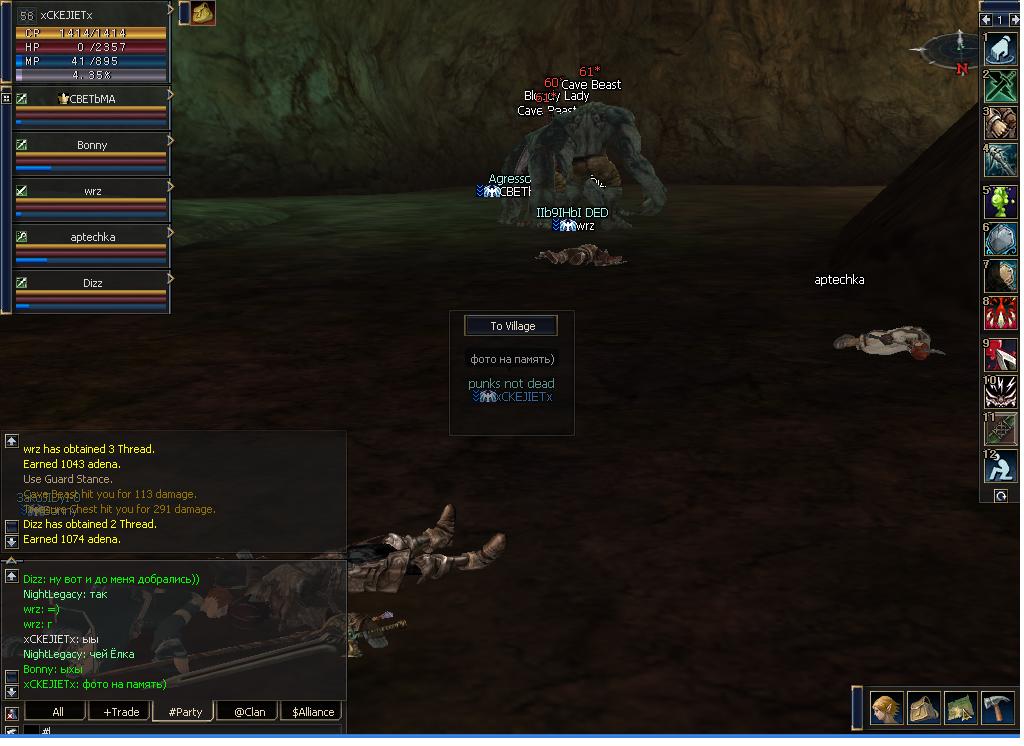Activate the stone shield skill in slot 6
Image resolution: width=1024 pixels, height=746 pixels.
tap(1000, 239)
